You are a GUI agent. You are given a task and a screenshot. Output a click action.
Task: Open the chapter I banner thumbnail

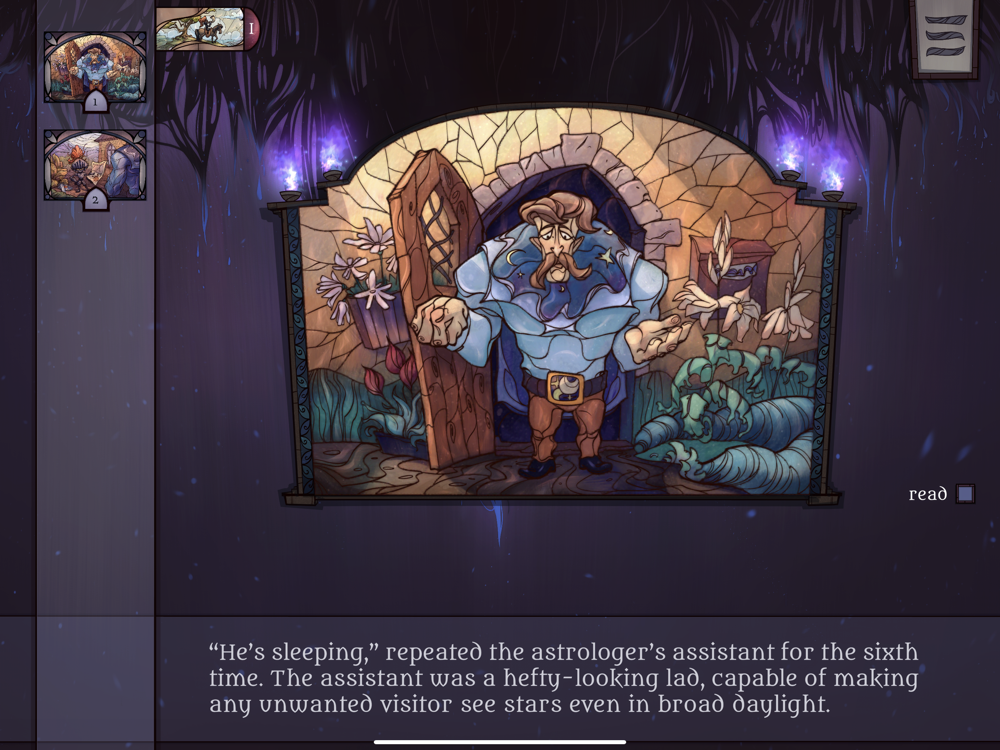207,29
